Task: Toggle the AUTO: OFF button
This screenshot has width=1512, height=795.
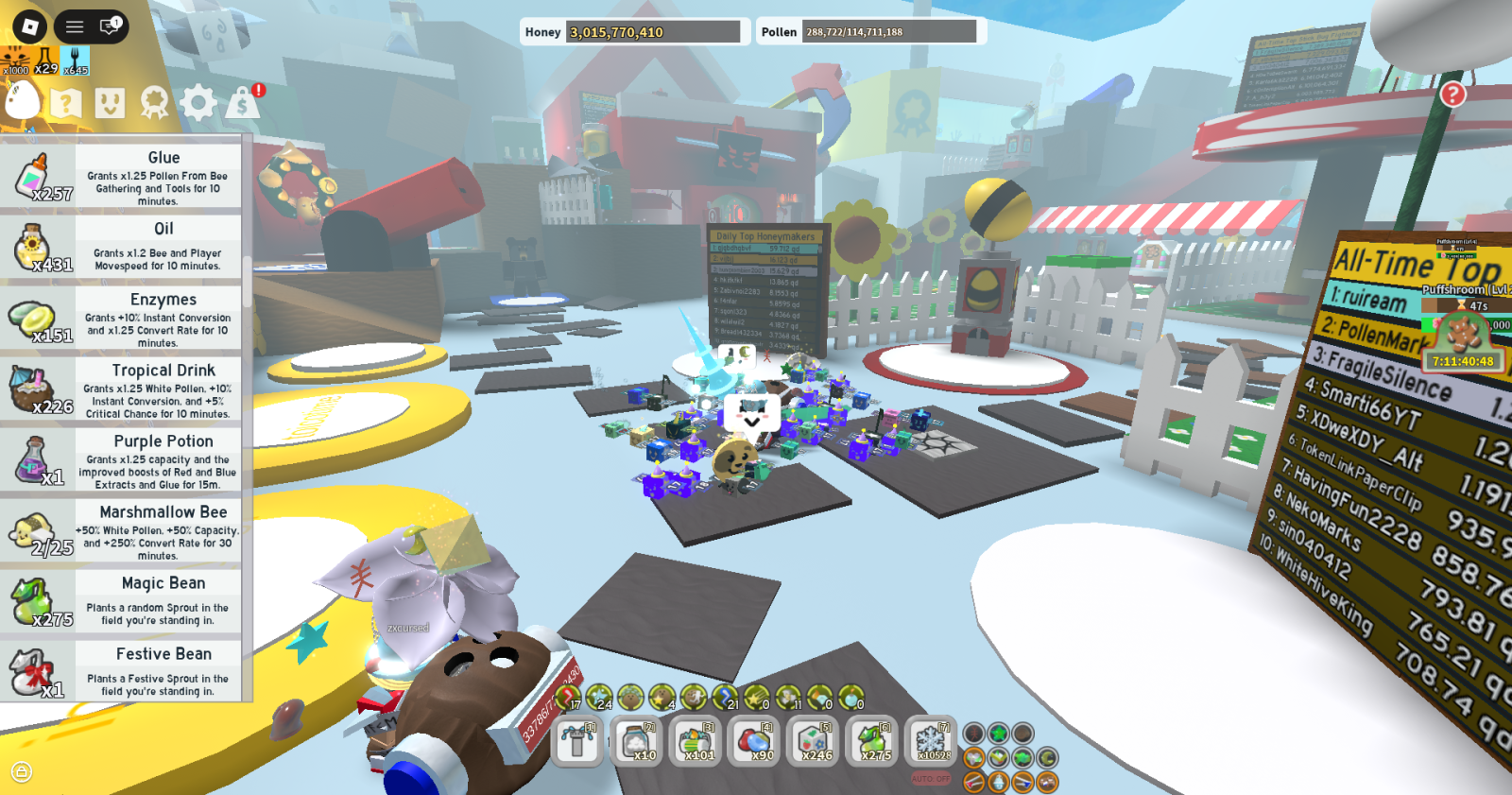Action: point(931,779)
